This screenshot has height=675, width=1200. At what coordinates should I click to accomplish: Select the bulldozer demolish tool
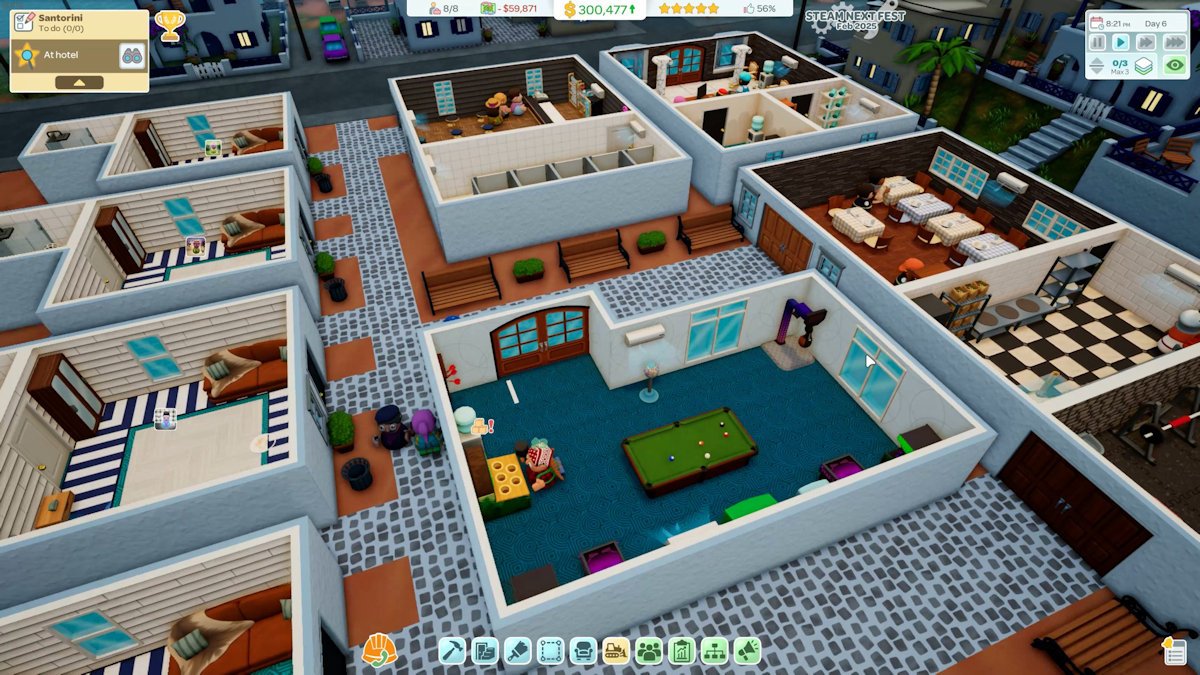(x=616, y=651)
